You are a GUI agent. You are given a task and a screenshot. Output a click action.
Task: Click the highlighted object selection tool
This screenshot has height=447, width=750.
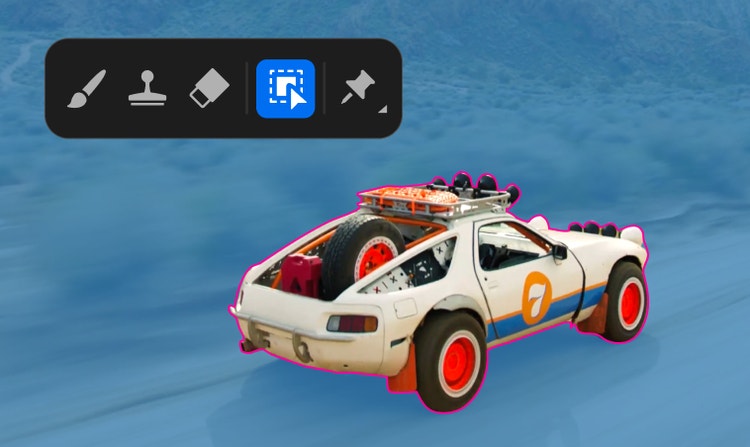[x=286, y=89]
